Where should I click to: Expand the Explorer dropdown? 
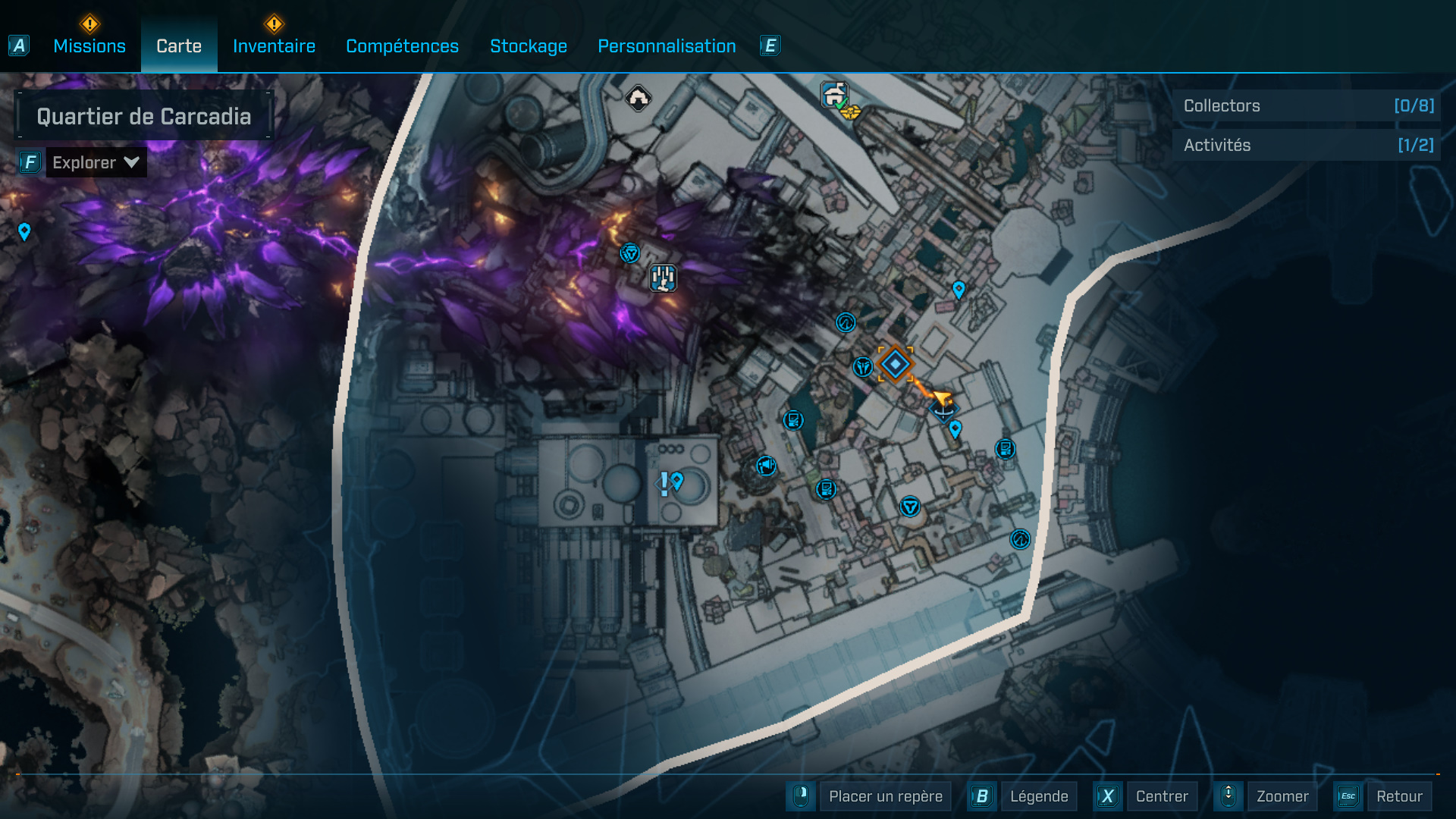click(x=95, y=162)
